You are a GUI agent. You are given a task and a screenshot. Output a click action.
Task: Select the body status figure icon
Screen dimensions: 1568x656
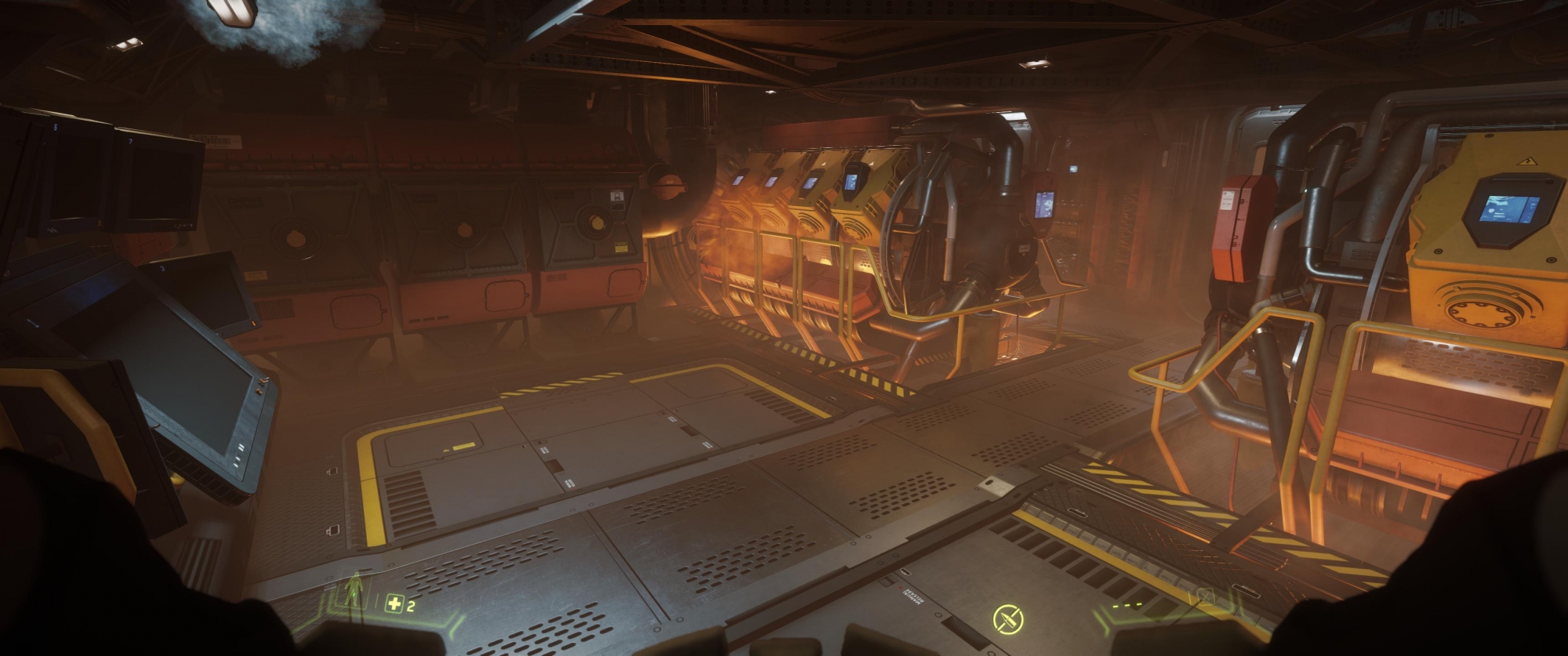pos(356,589)
